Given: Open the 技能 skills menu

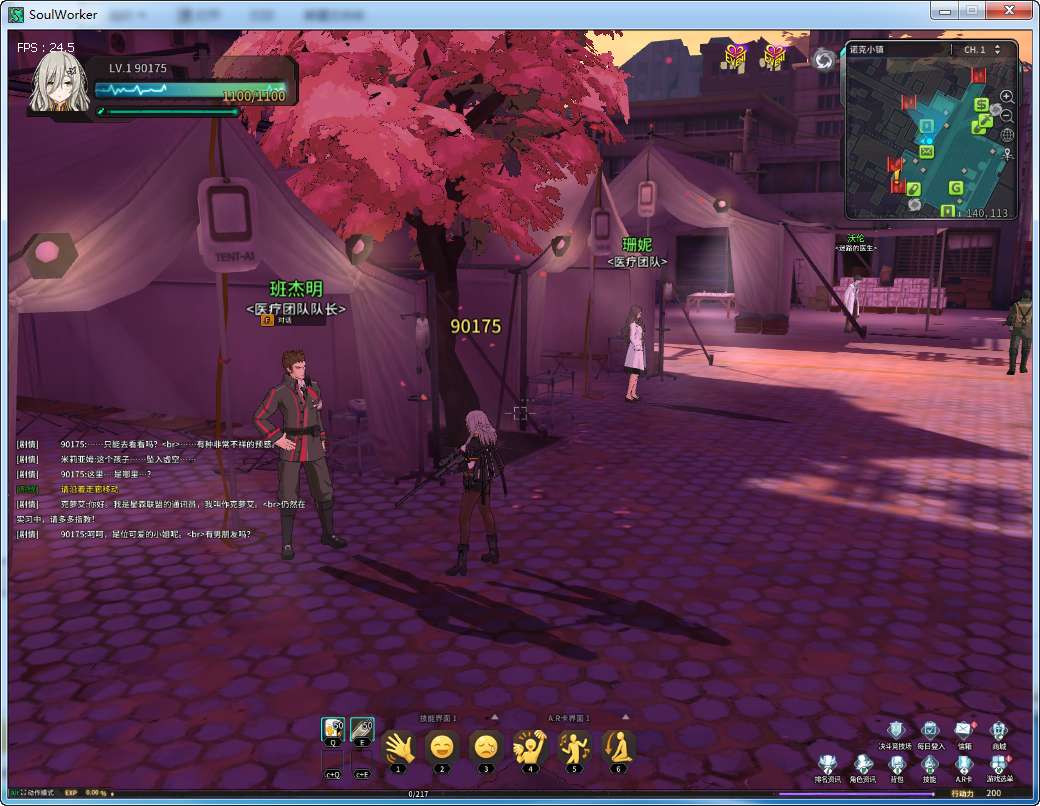Looking at the screenshot, I should pos(930,765).
